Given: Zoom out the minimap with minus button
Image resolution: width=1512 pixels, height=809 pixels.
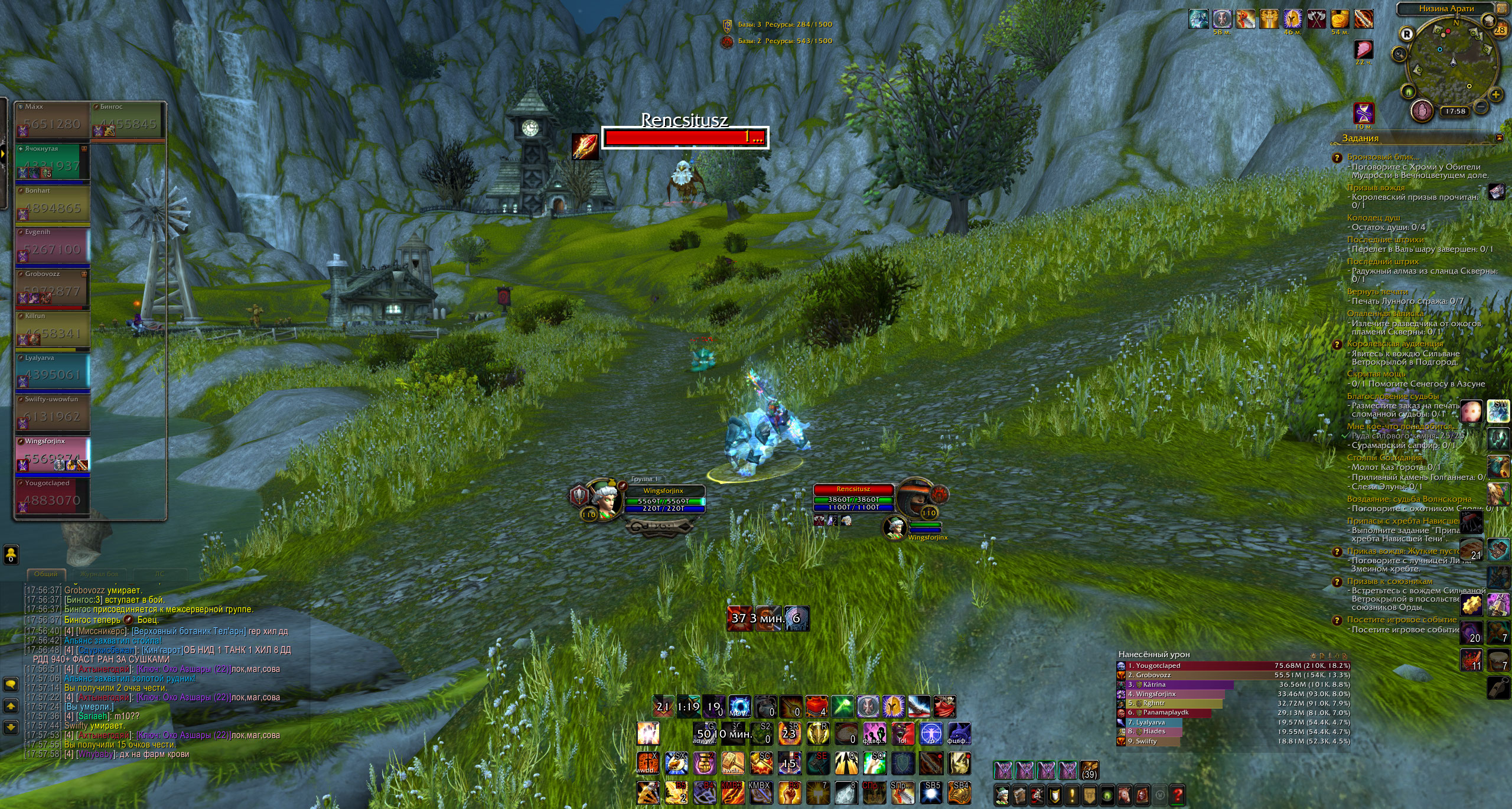Looking at the screenshot, I should click(1481, 106).
